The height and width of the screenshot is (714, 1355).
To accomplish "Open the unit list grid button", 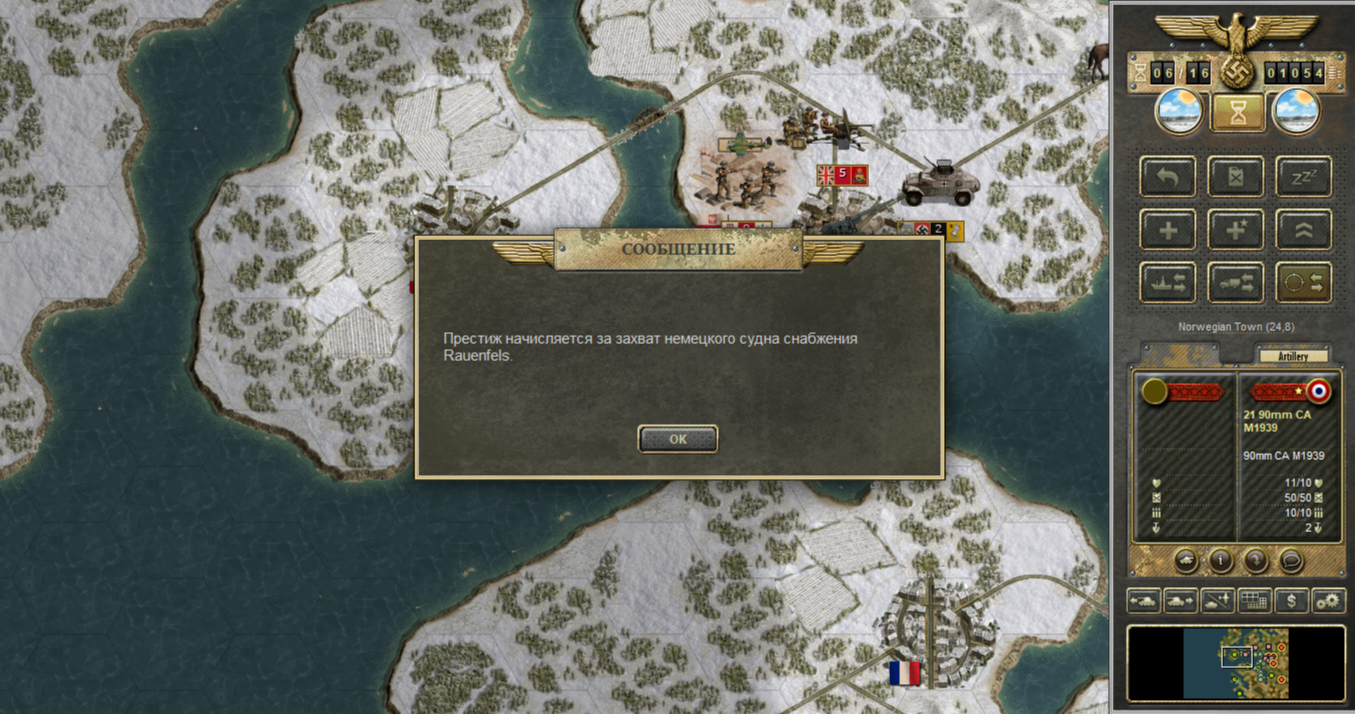I will click(x=1254, y=601).
